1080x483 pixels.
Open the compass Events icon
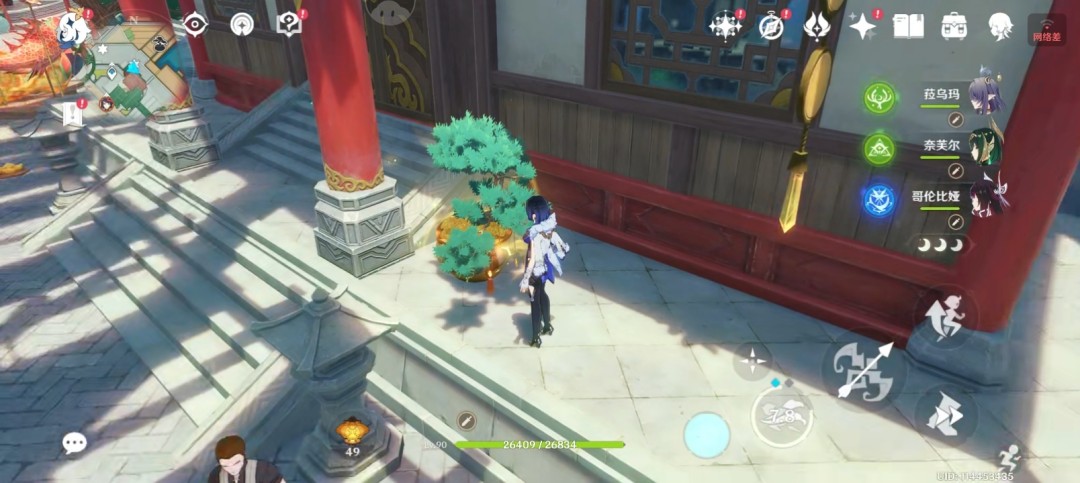(x=771, y=26)
